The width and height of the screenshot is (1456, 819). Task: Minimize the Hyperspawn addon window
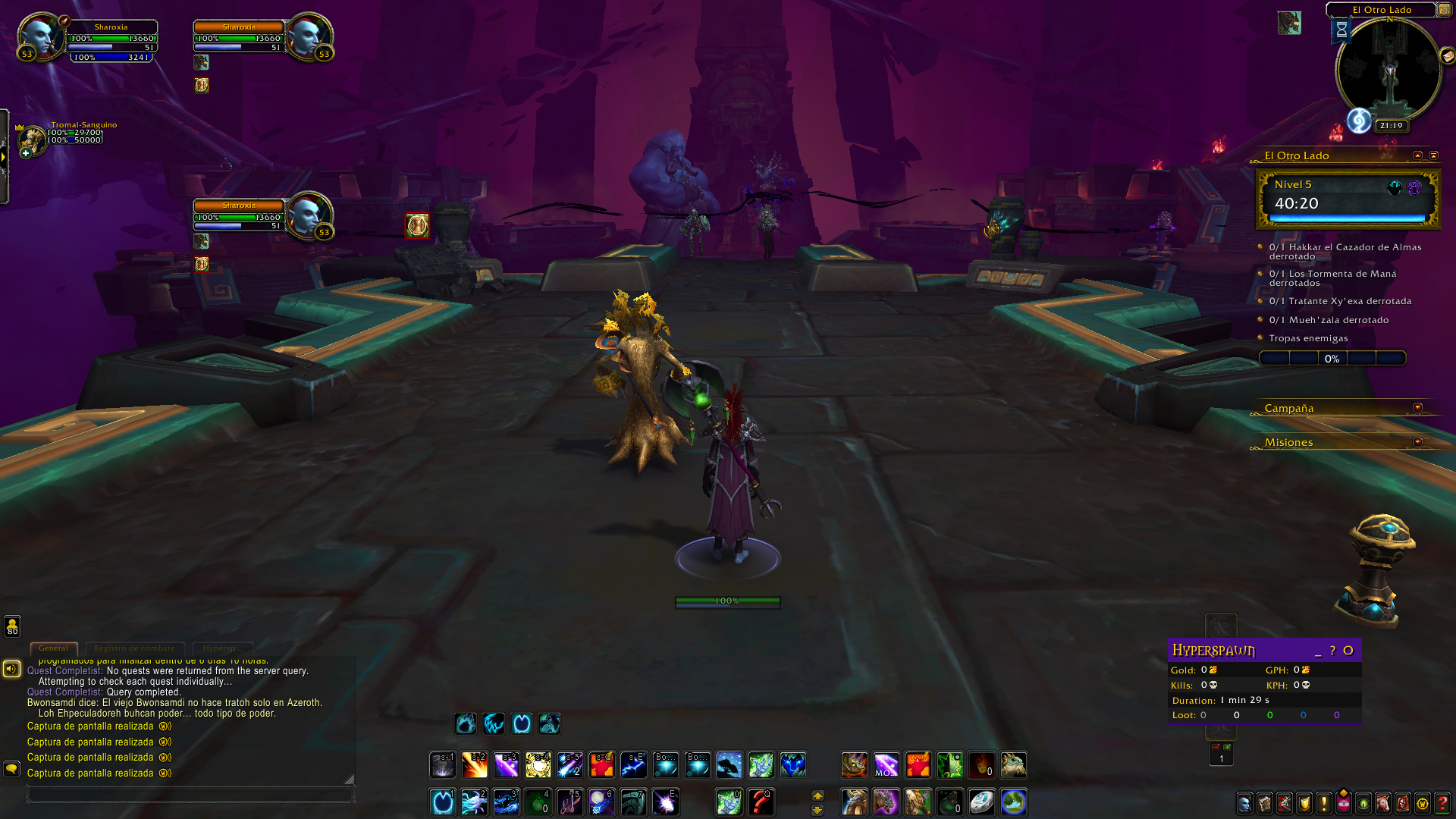click(x=1318, y=651)
